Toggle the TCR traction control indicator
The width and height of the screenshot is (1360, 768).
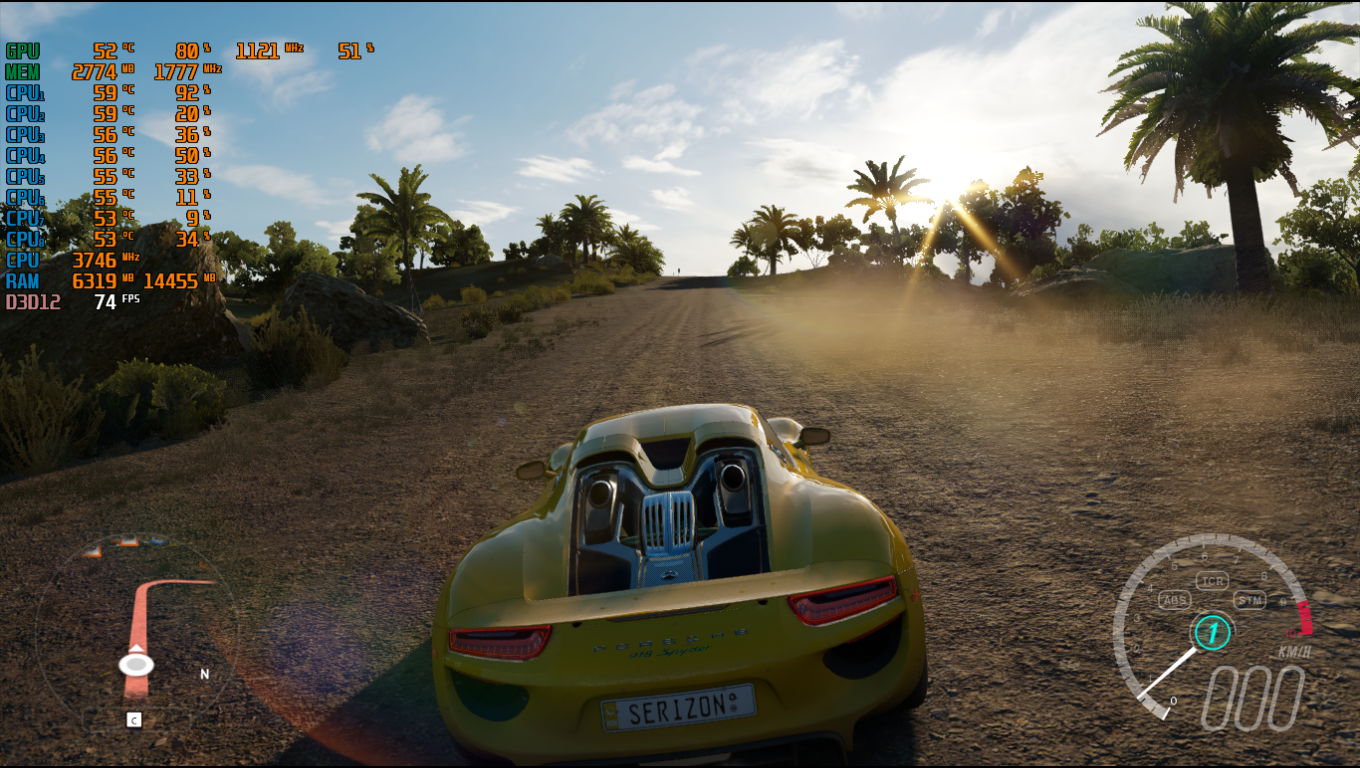(1212, 581)
